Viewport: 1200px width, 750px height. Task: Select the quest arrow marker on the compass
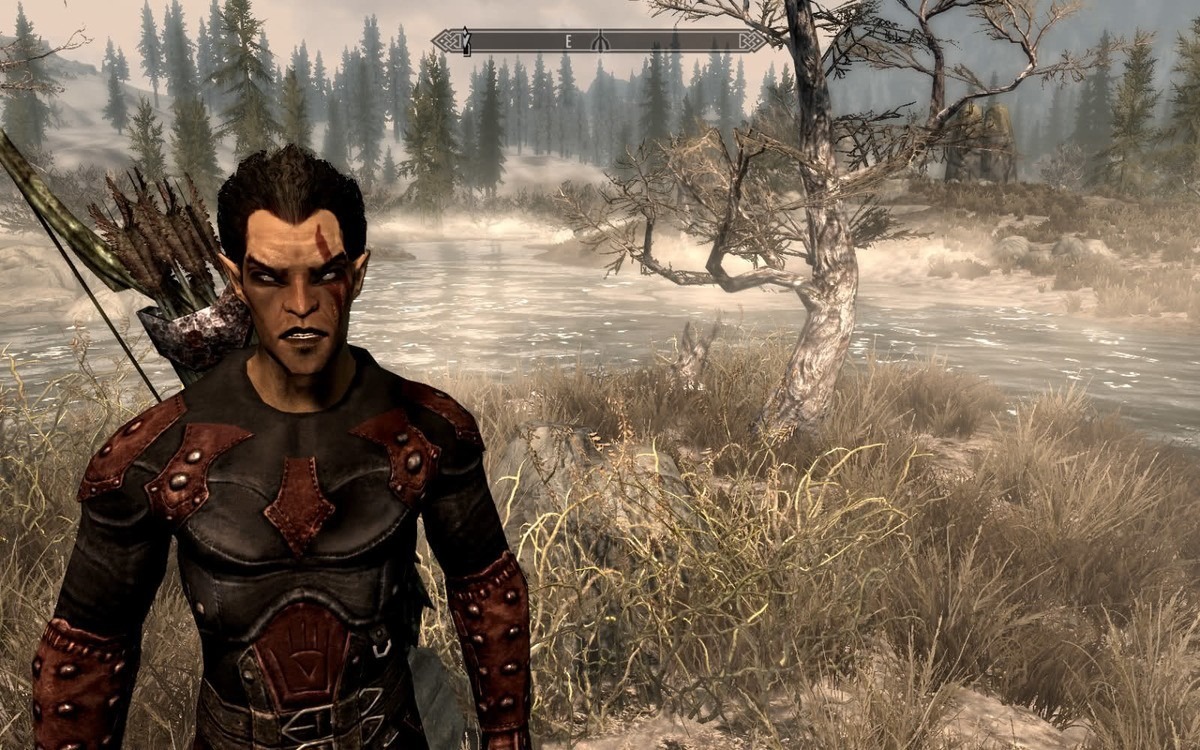coord(465,40)
